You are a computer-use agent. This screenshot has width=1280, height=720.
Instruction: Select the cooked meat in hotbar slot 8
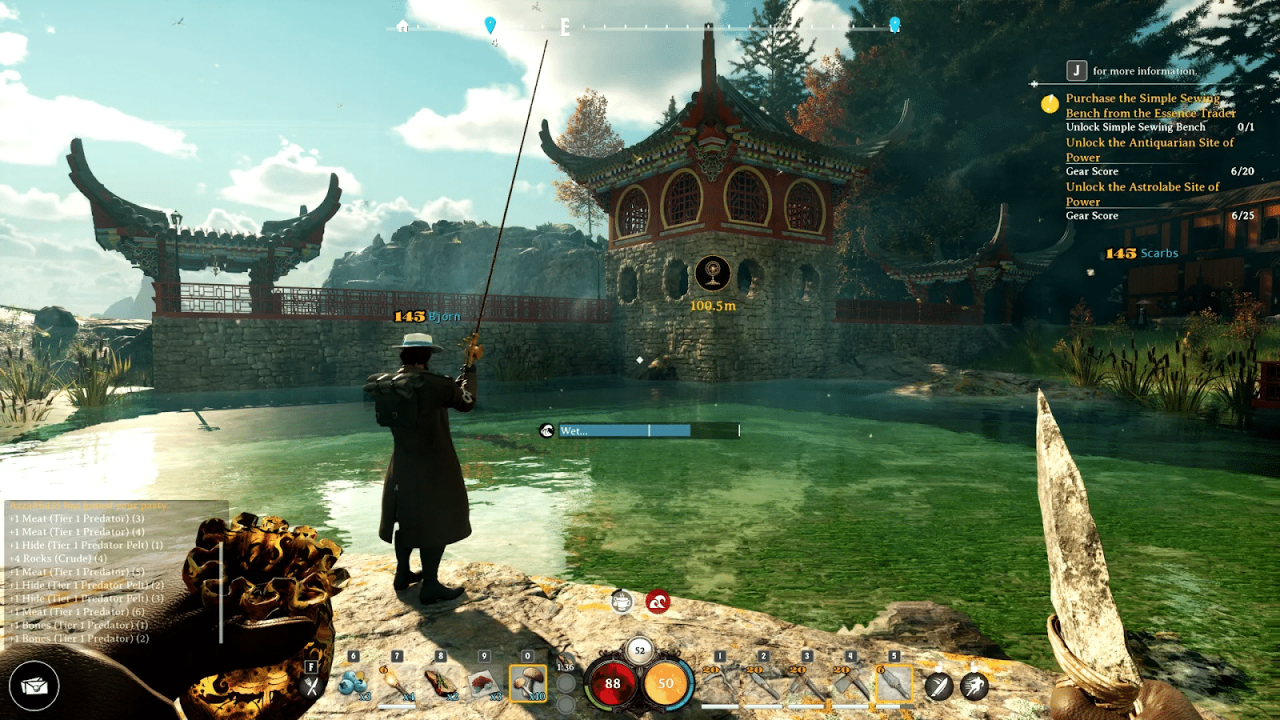point(438,682)
